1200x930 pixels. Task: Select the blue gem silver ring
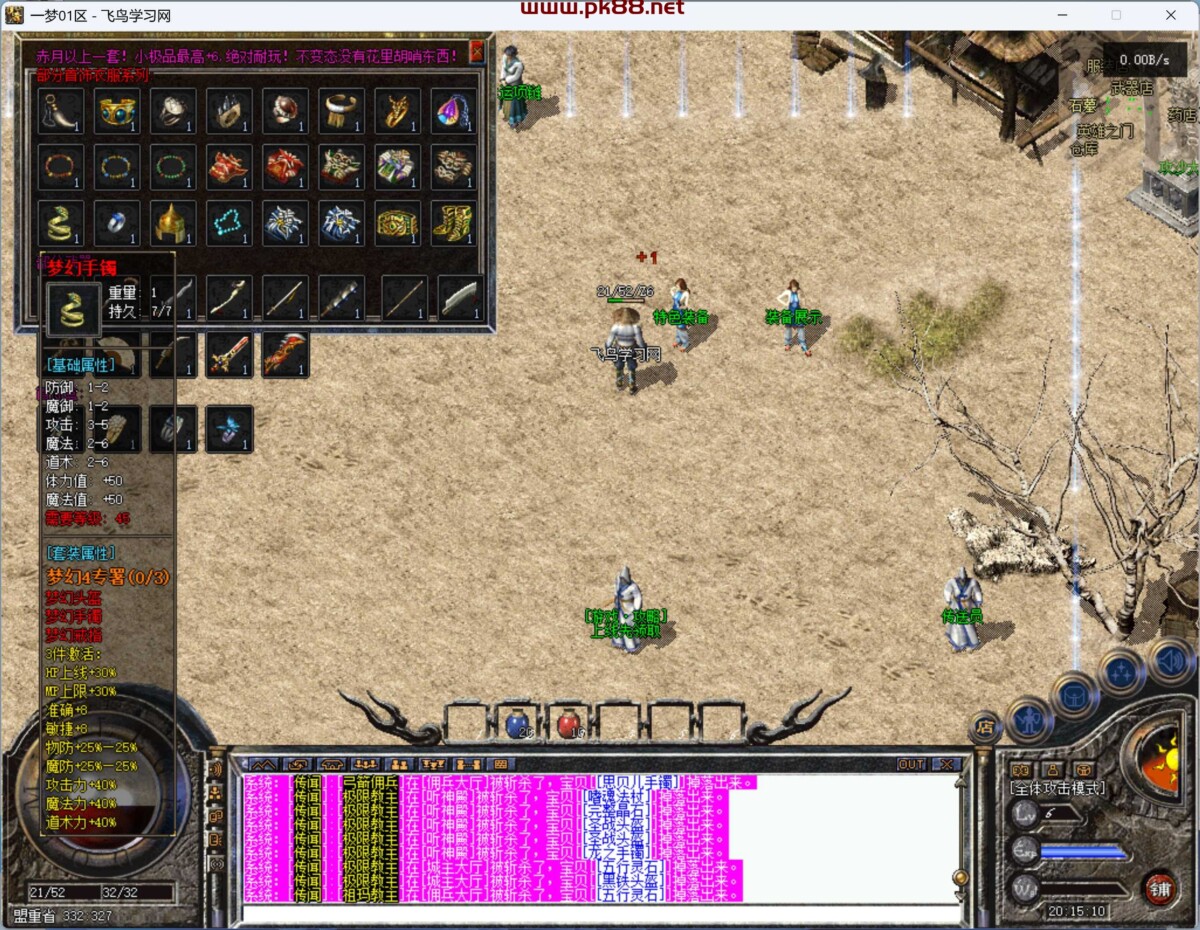click(117, 222)
